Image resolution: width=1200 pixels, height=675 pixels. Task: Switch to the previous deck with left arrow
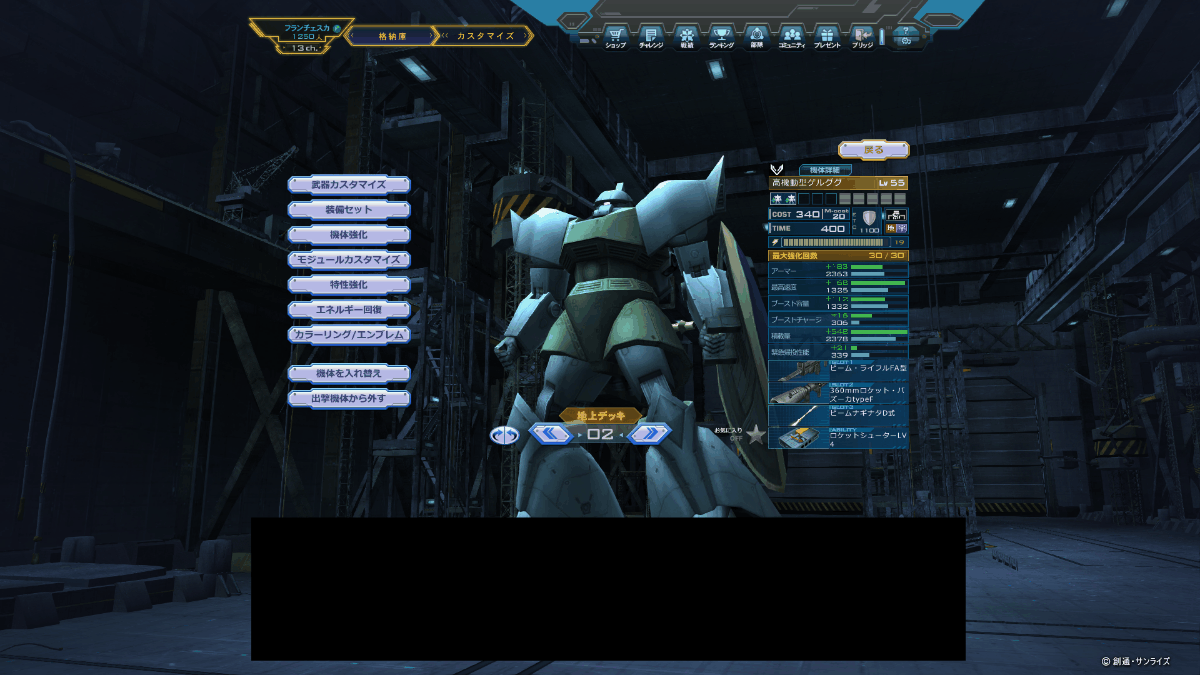tap(550, 434)
